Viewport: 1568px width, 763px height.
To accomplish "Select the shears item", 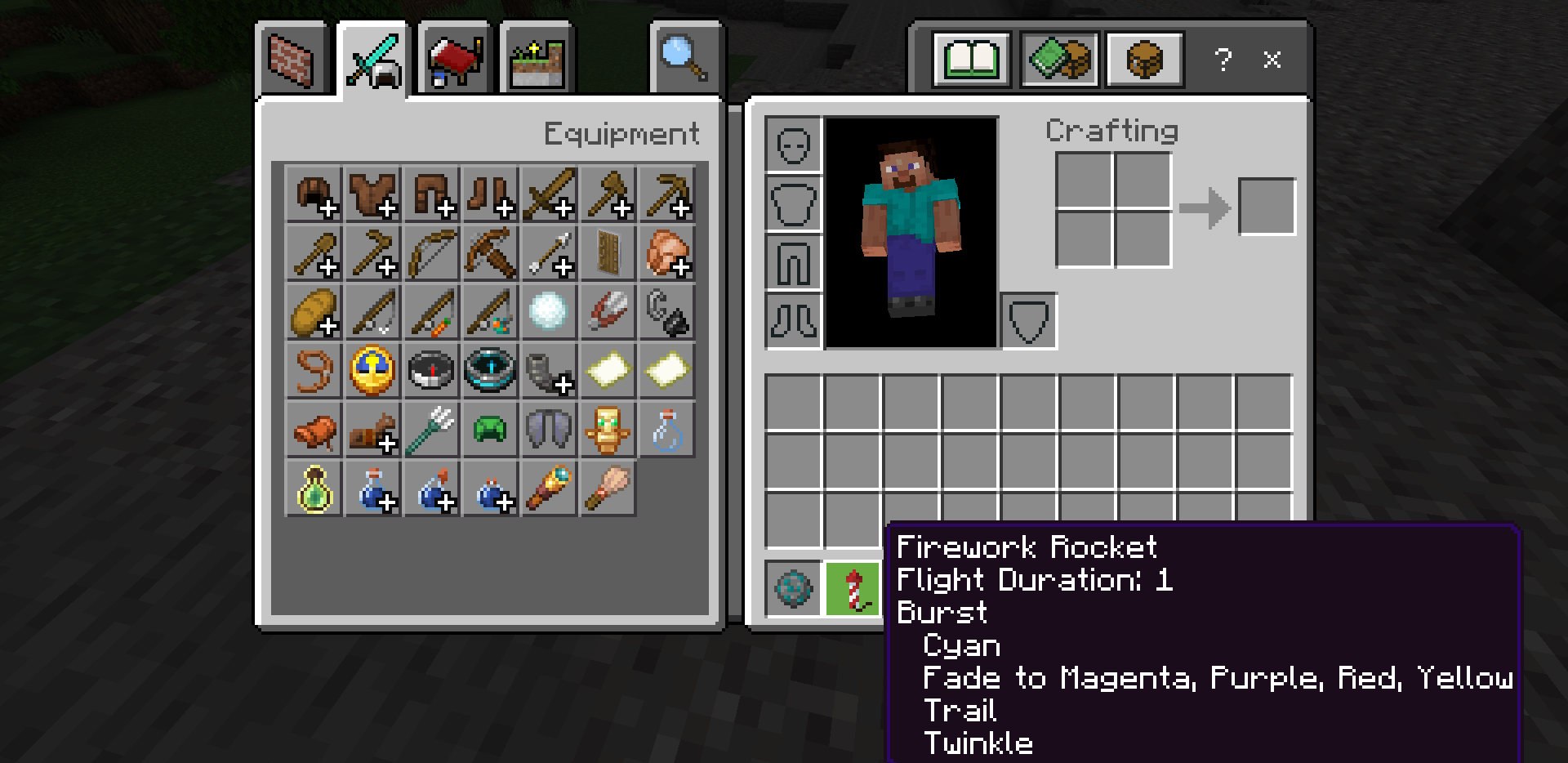I will pyautogui.click(x=608, y=312).
